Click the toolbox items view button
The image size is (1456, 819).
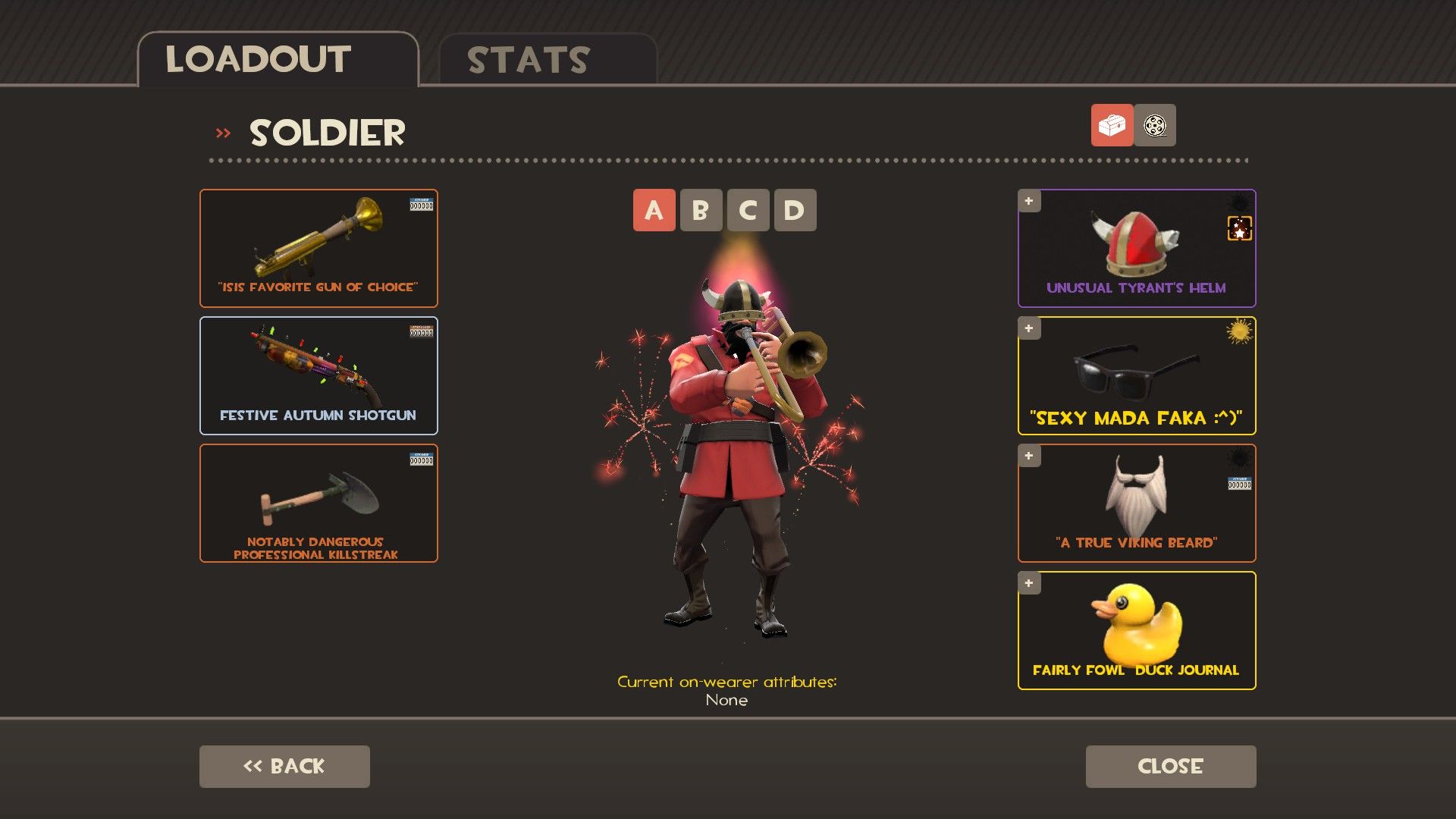(x=1112, y=125)
